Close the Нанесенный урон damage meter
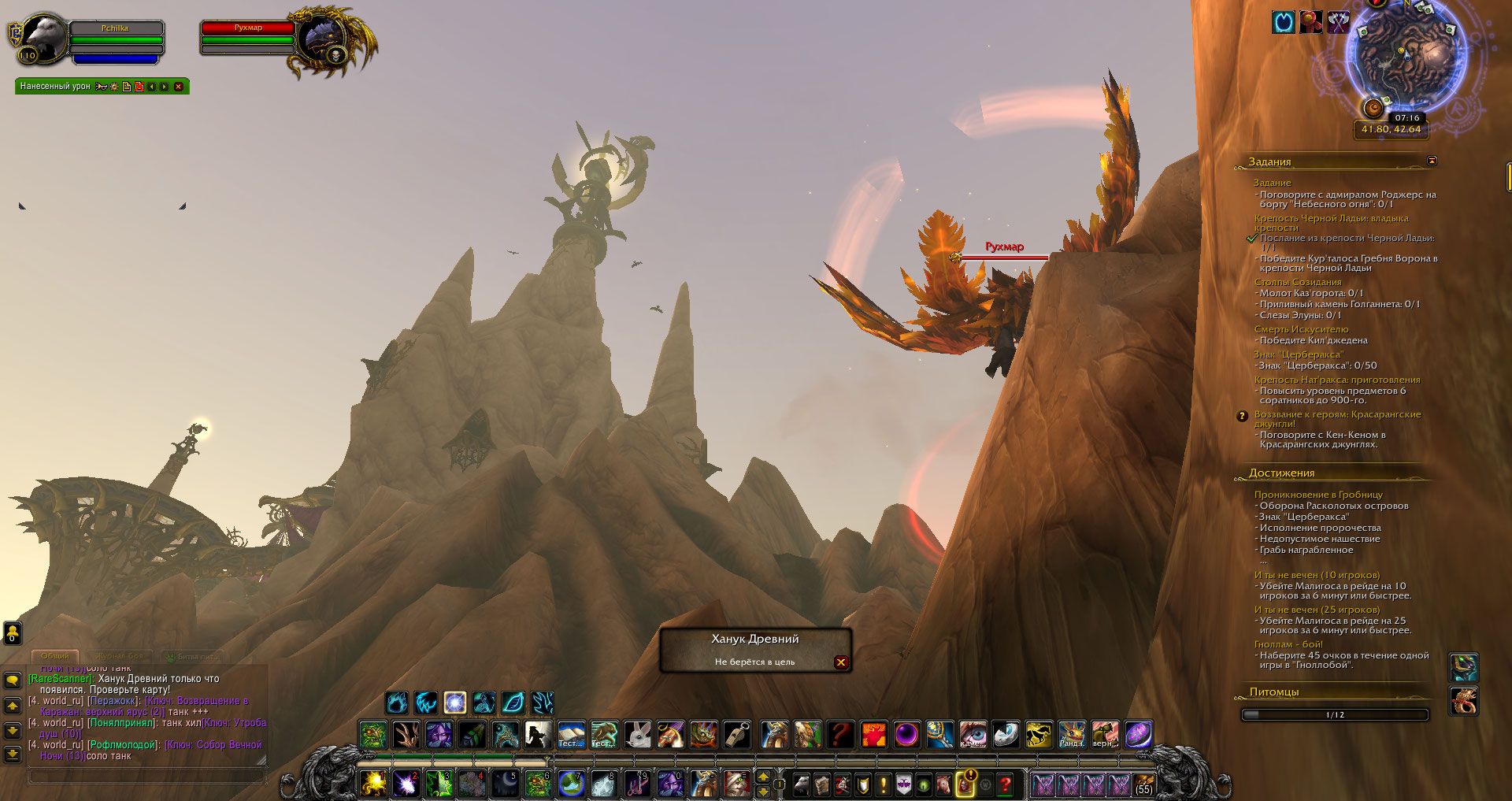The image size is (1512, 801). click(x=179, y=87)
